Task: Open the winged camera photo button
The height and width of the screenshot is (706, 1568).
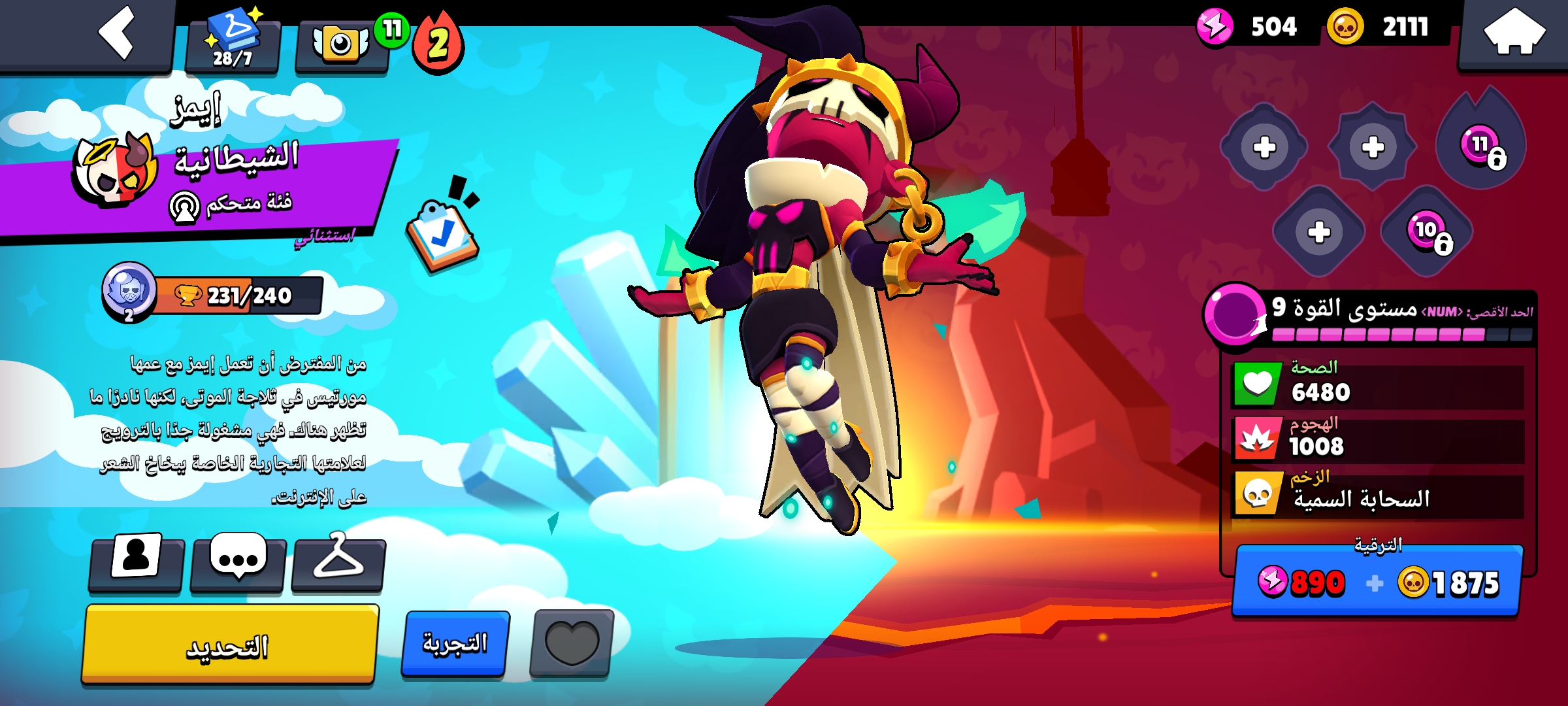Action: (x=342, y=44)
